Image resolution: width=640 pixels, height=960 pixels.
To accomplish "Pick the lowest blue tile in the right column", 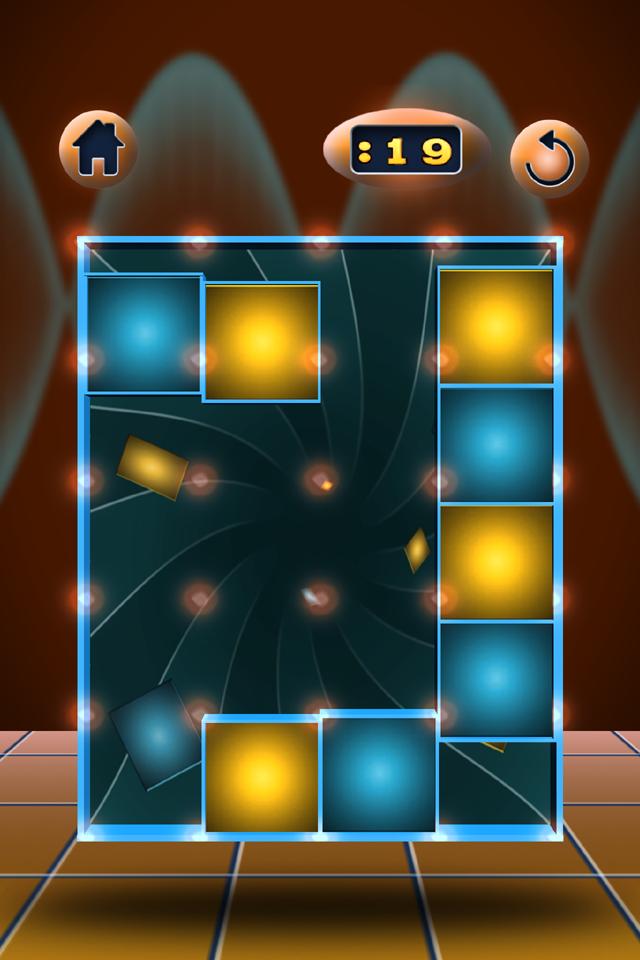I will point(496,680).
